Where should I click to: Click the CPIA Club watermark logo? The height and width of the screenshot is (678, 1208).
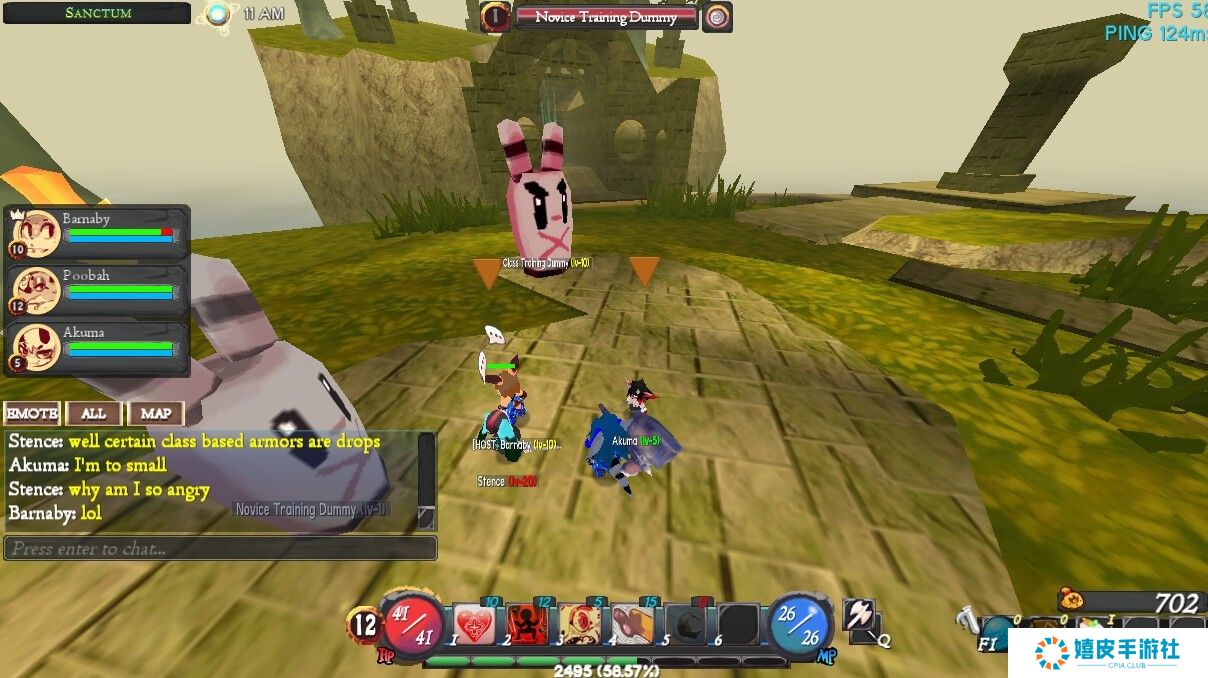point(1107,652)
